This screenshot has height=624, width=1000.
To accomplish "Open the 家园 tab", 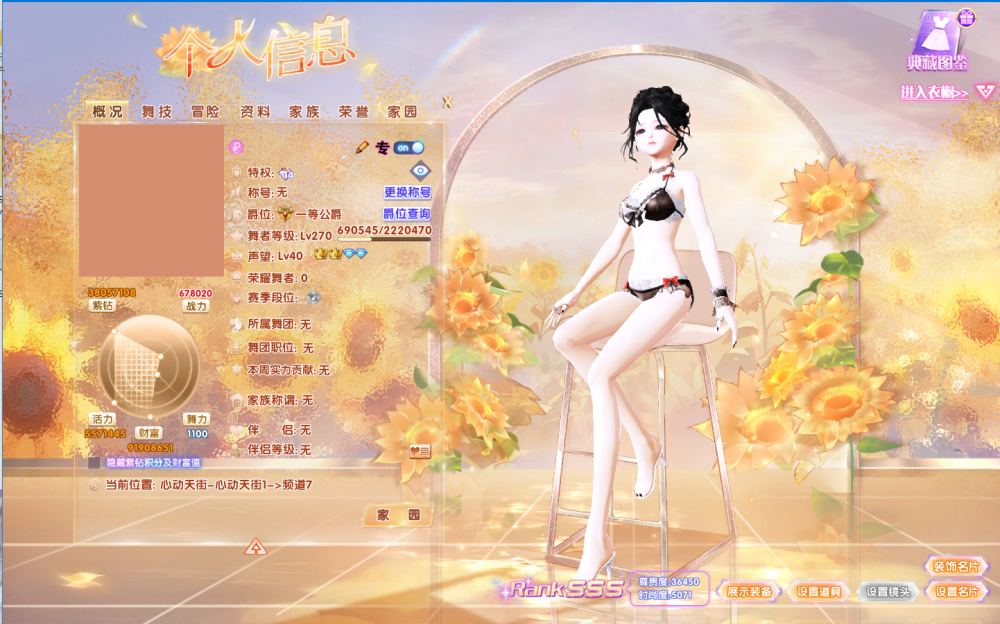I will [402, 112].
